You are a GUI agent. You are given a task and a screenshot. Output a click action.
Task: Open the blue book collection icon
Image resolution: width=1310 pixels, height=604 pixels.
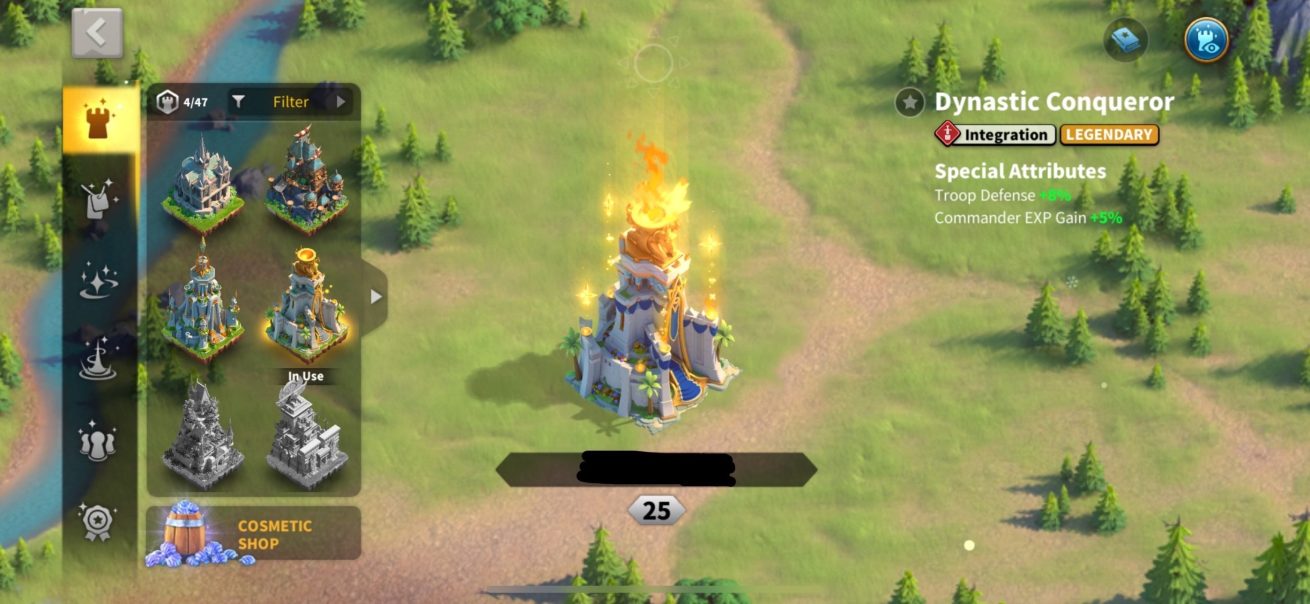click(1126, 40)
